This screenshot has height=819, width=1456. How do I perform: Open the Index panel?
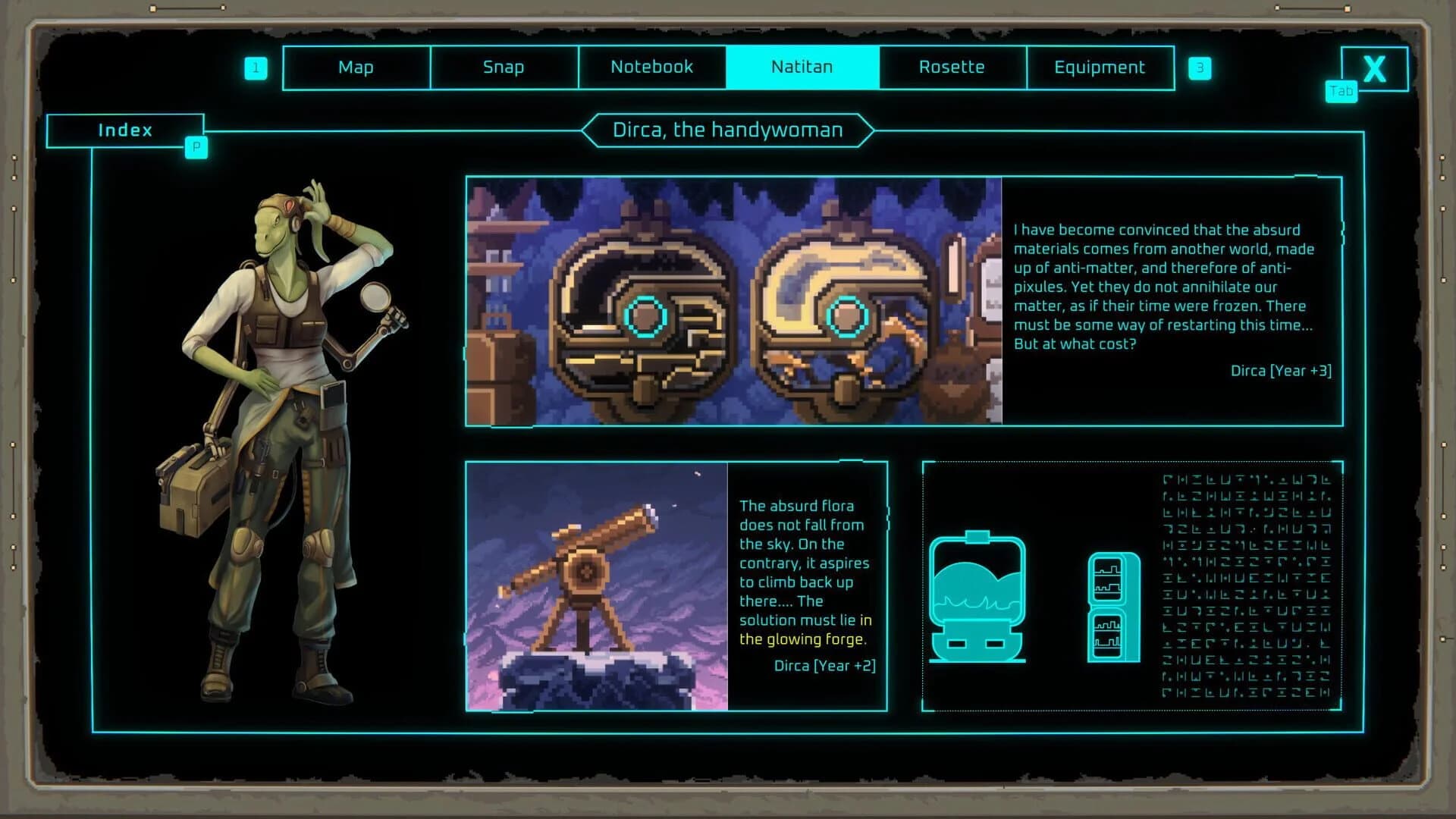point(124,130)
